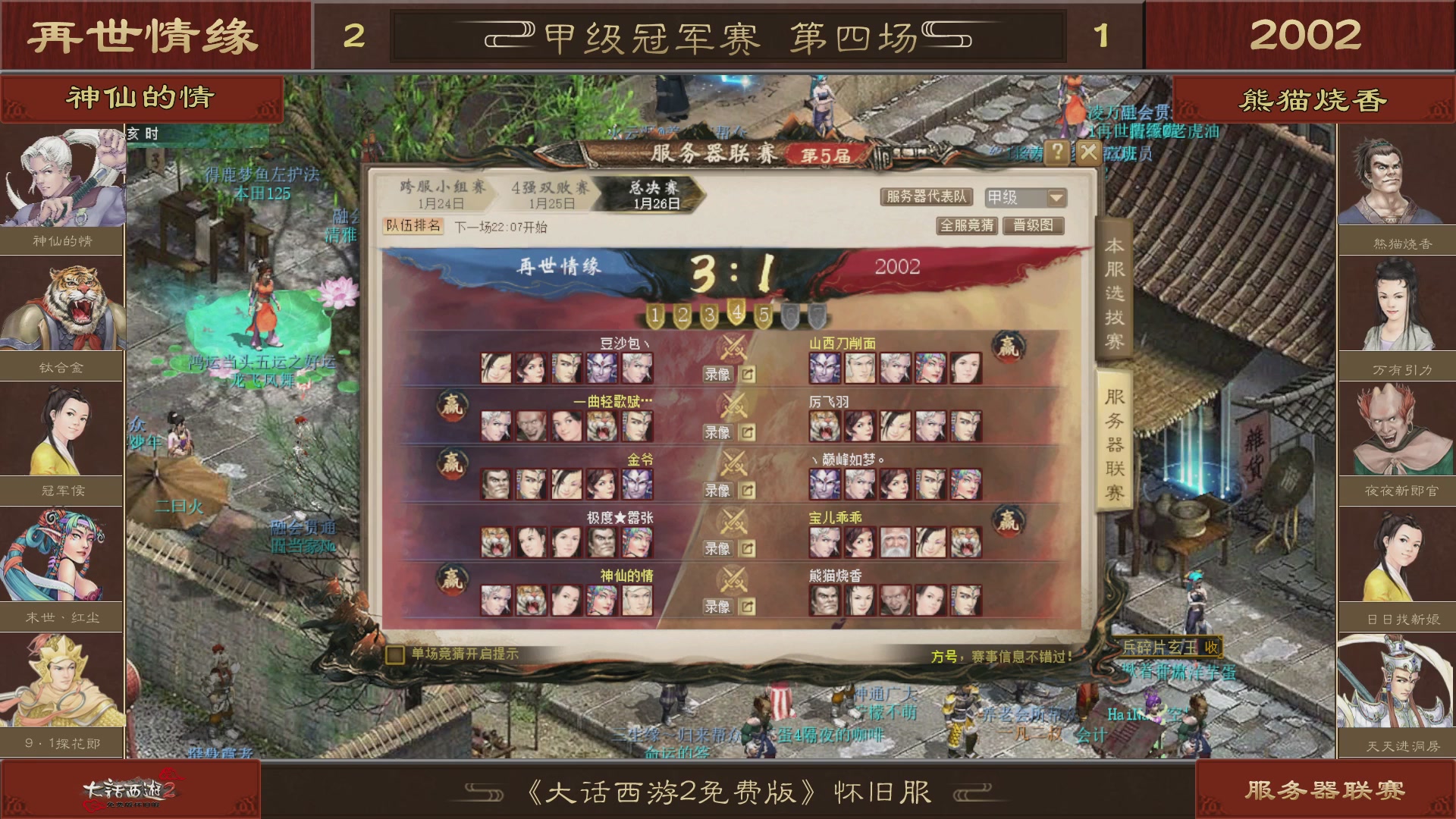Open the export icon beside the first 录像 button
The width and height of the screenshot is (1456, 819).
pos(747,375)
